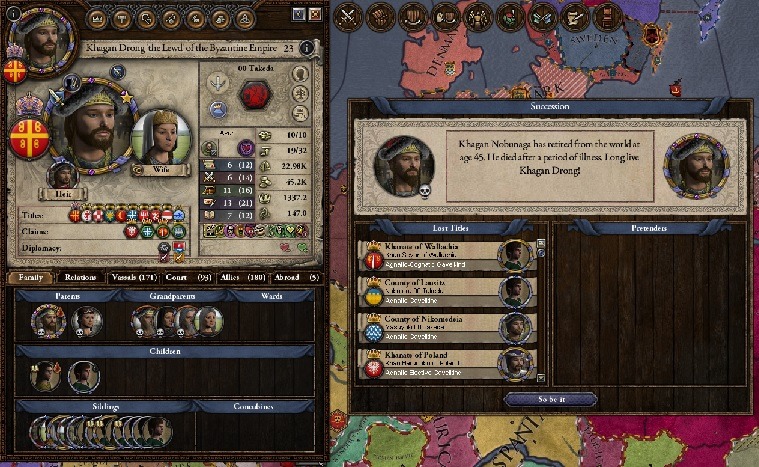
Task: Open the crossed swords military menu icon
Action: click(347, 16)
